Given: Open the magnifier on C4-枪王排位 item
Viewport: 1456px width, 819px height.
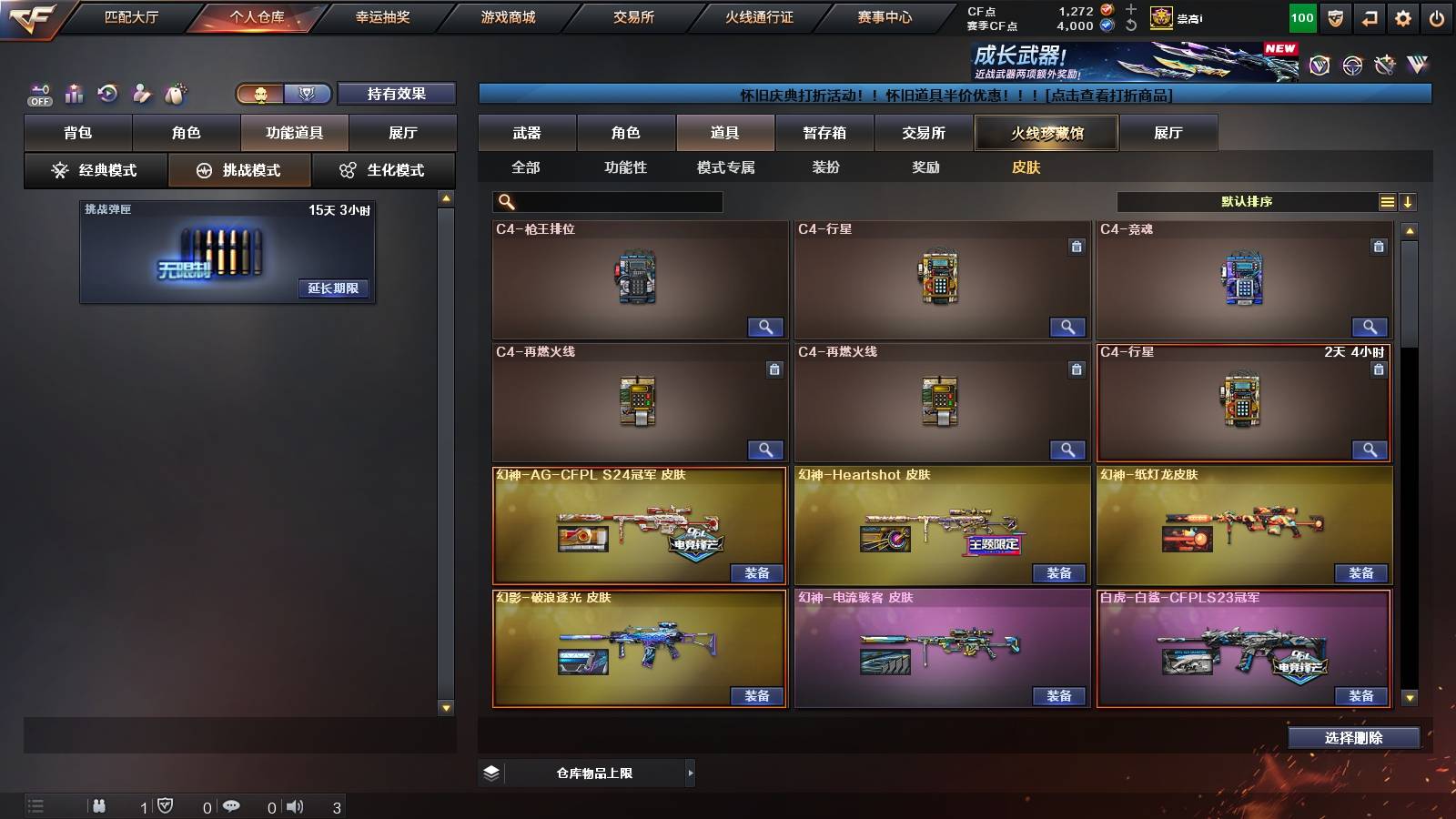Looking at the screenshot, I should [767, 327].
